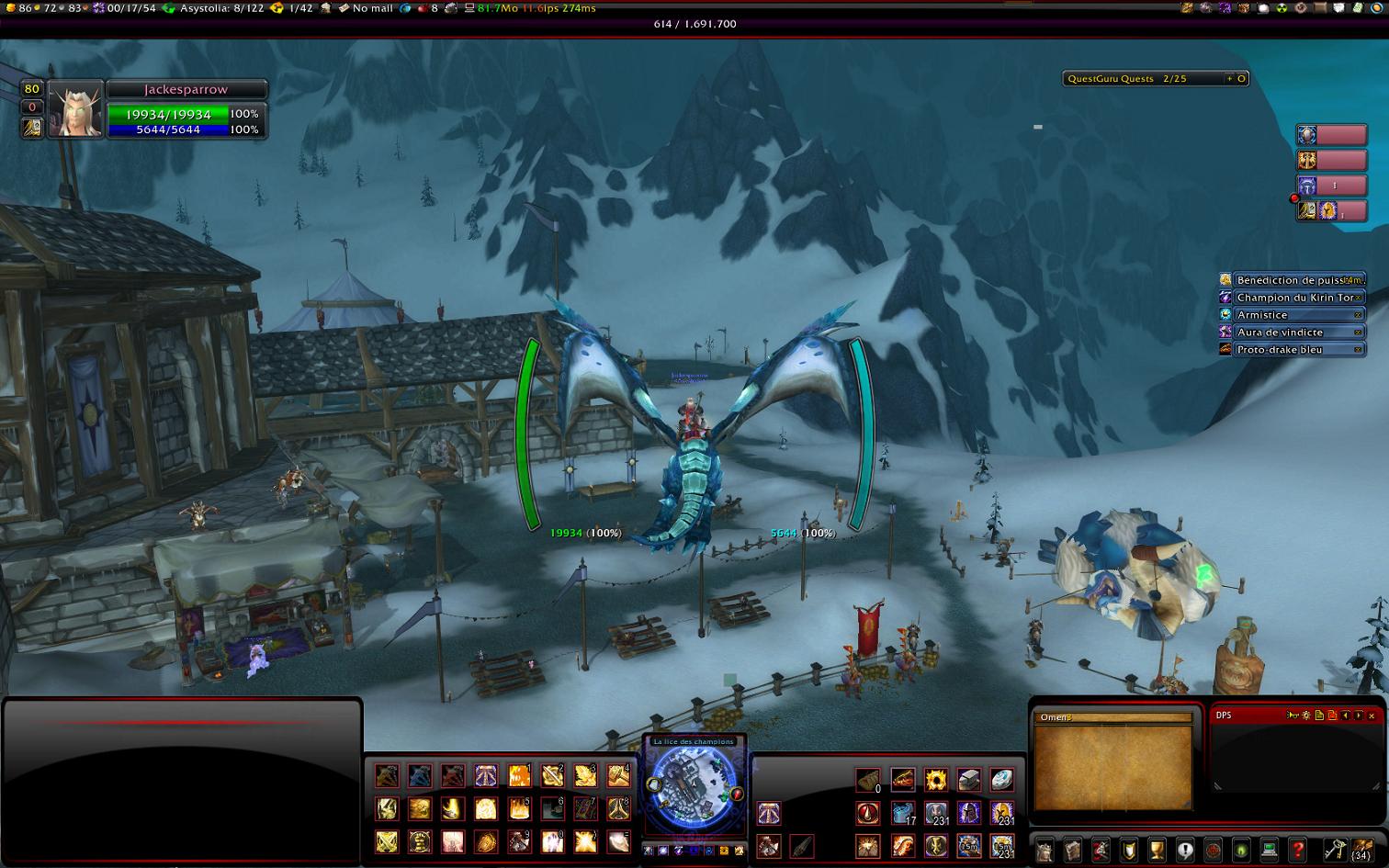Open the red question mark help button

pos(1297,850)
